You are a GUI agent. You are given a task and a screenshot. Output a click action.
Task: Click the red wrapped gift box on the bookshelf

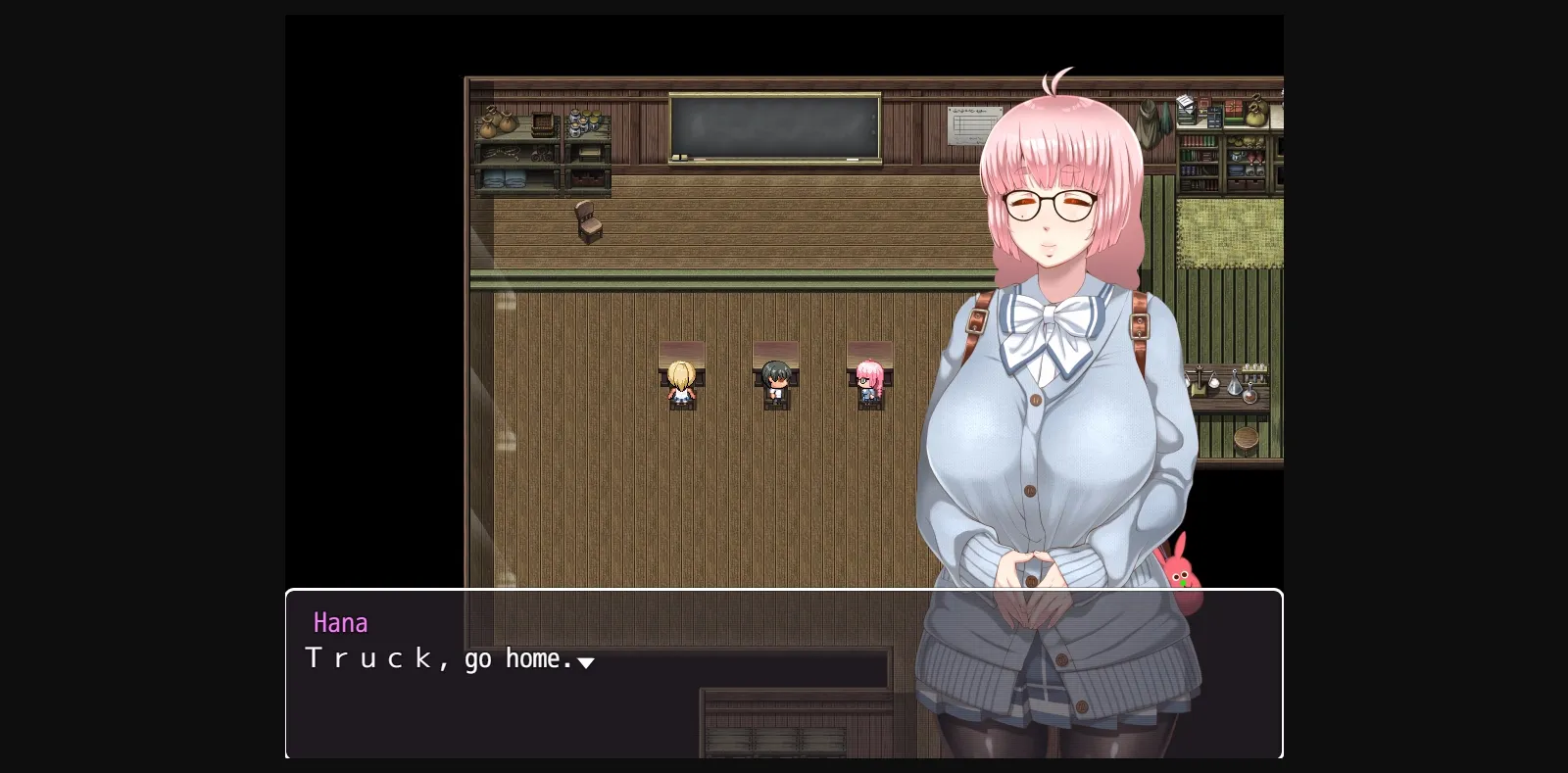1233,108
